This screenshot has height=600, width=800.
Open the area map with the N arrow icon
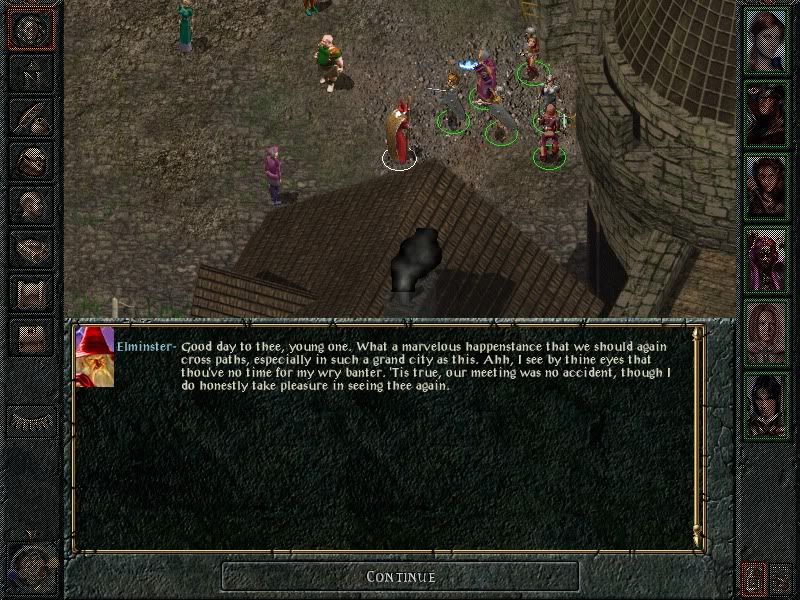tap(30, 74)
